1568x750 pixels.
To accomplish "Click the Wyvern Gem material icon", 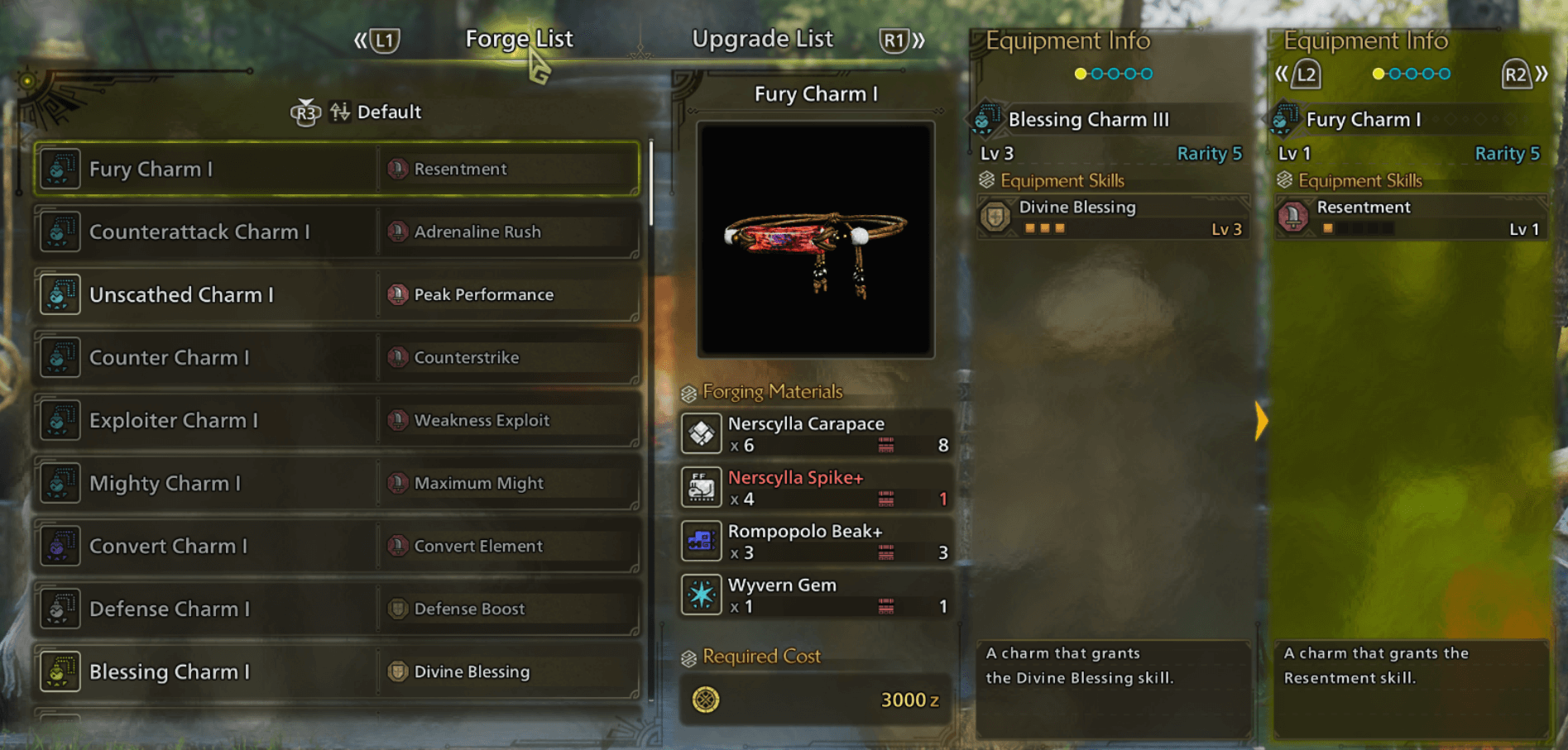I will tap(701, 595).
